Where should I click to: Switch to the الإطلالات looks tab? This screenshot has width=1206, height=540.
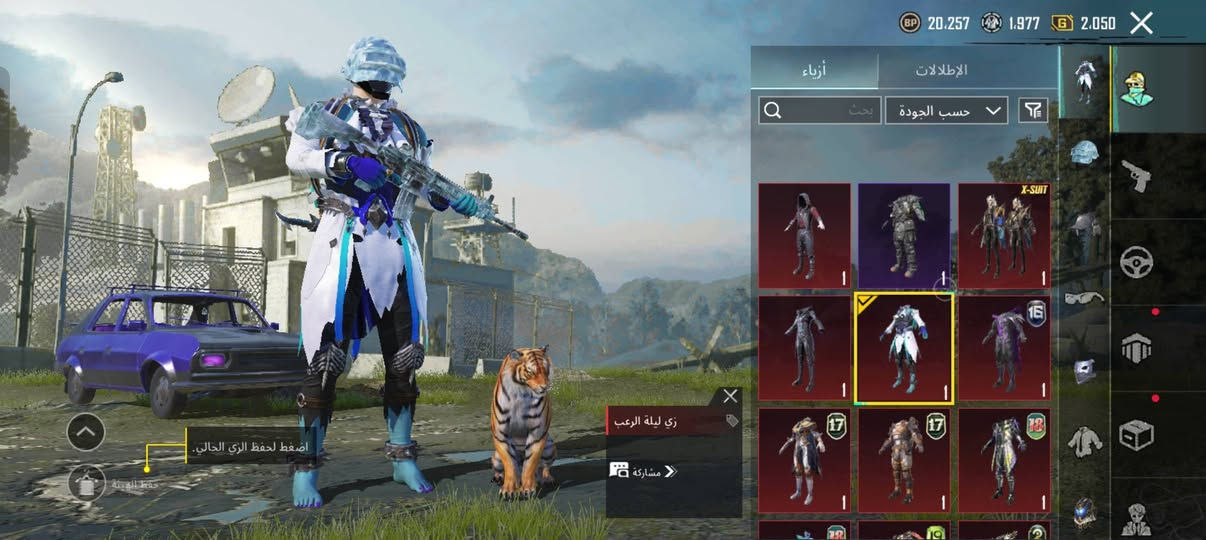[942, 71]
